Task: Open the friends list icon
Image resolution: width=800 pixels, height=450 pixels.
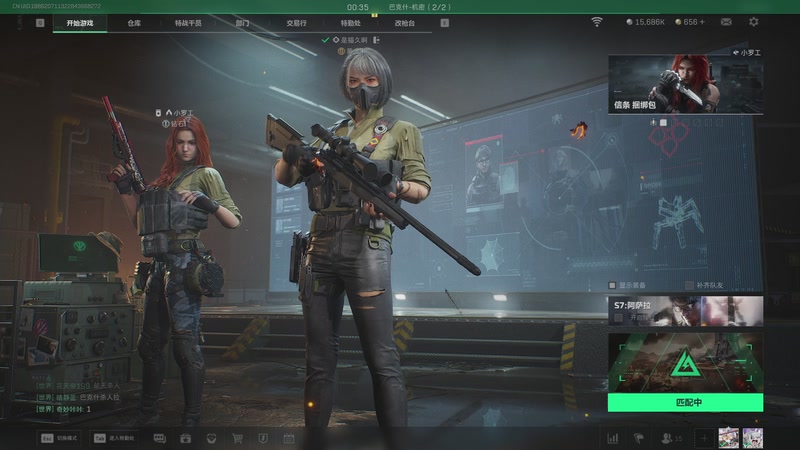Action: pos(667,438)
